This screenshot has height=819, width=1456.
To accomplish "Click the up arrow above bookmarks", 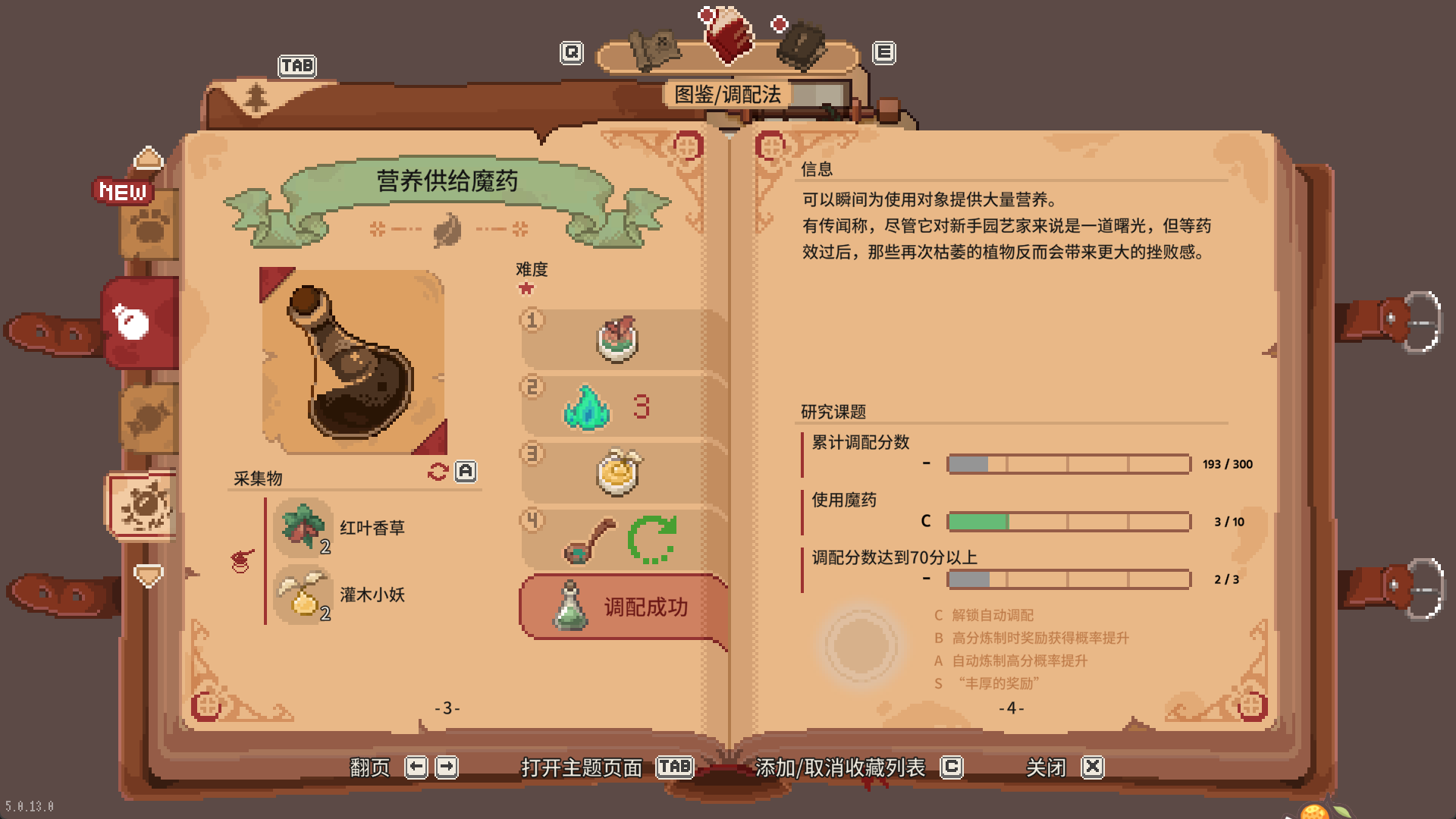I will point(149,158).
